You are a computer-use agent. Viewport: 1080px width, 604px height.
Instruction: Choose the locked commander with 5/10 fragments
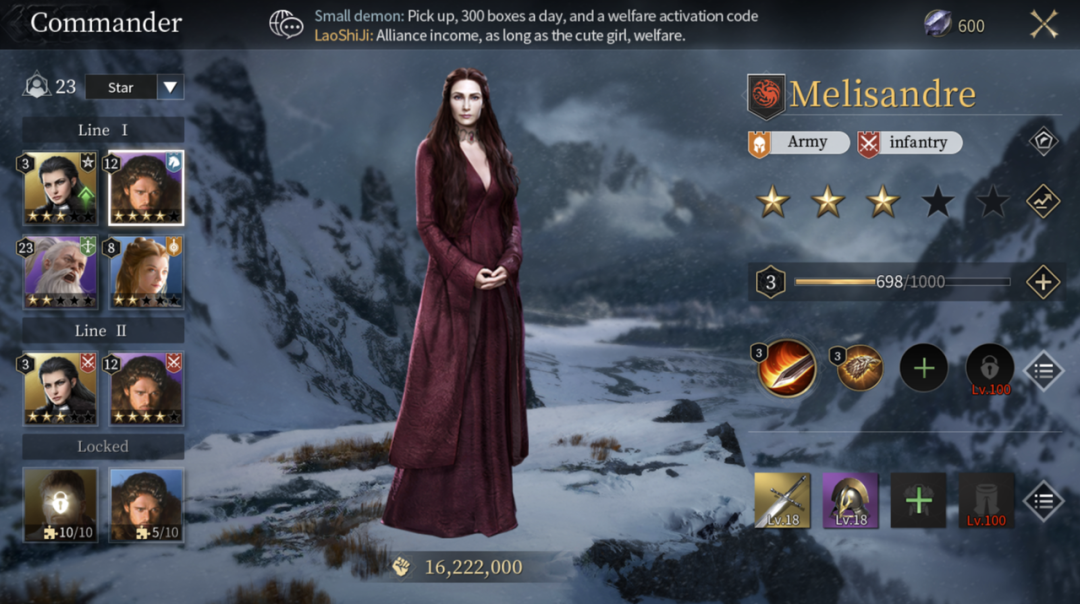[146, 505]
